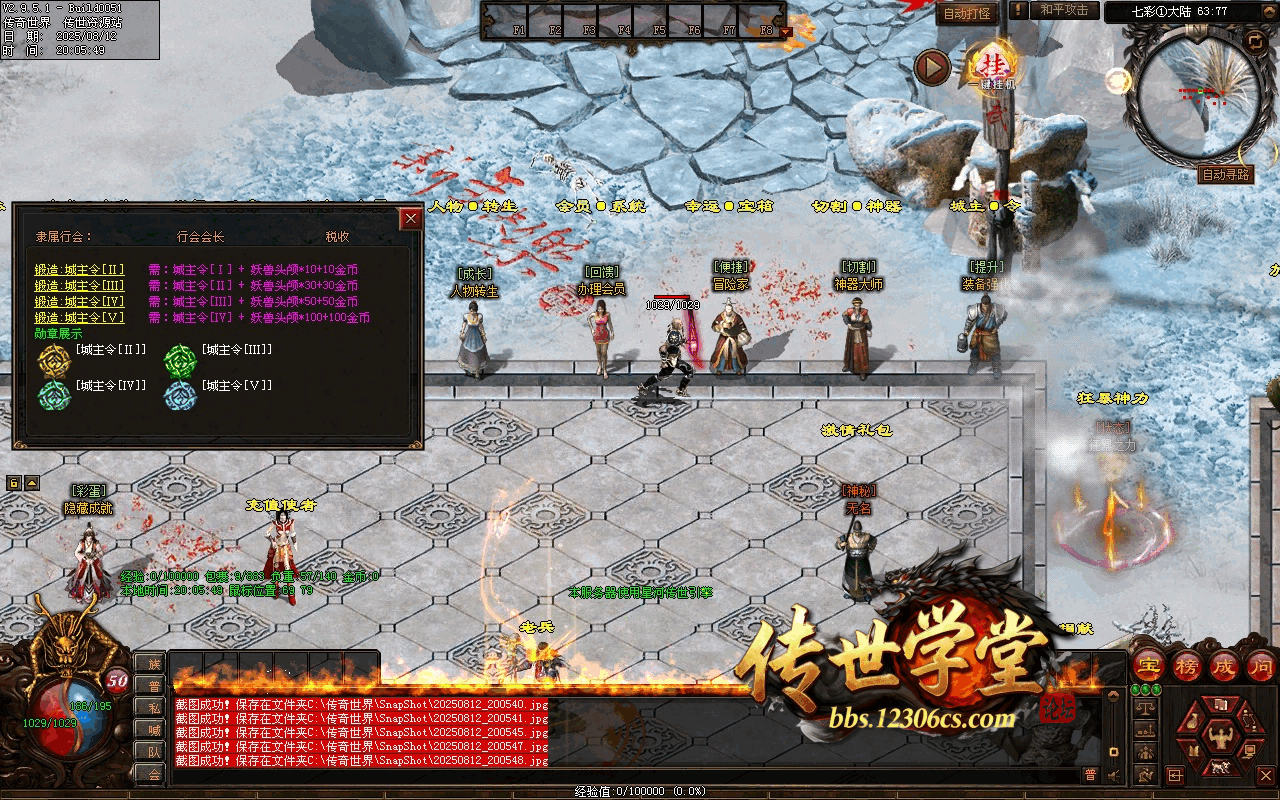This screenshot has width=1280, height=800.
Task: Start 自动寻路 auto-pathfinding
Action: (1224, 174)
